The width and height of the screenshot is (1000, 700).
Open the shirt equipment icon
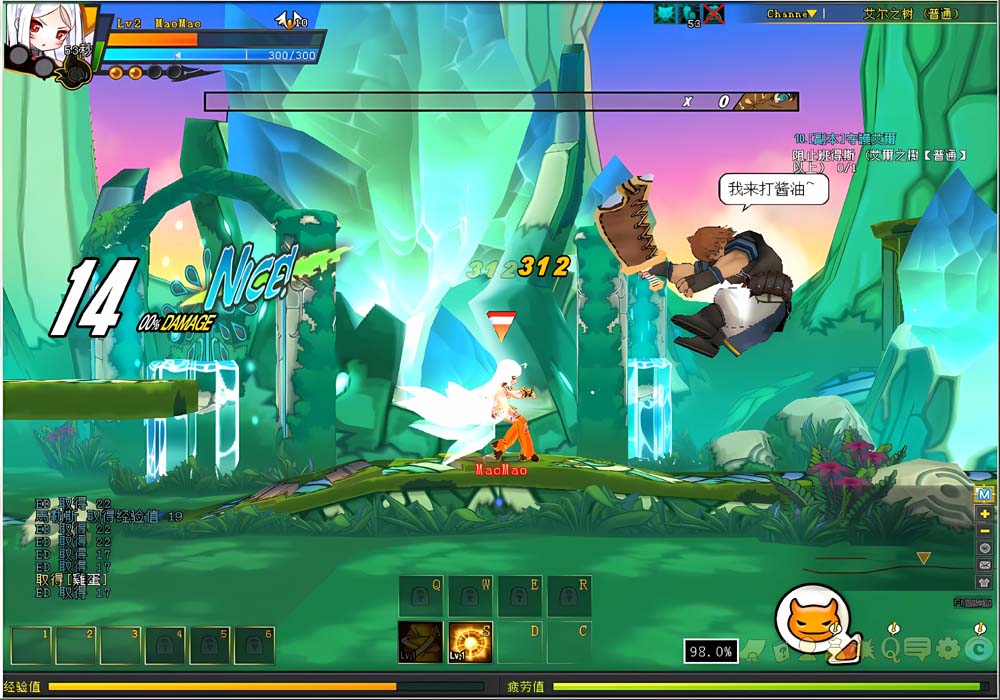(x=984, y=582)
